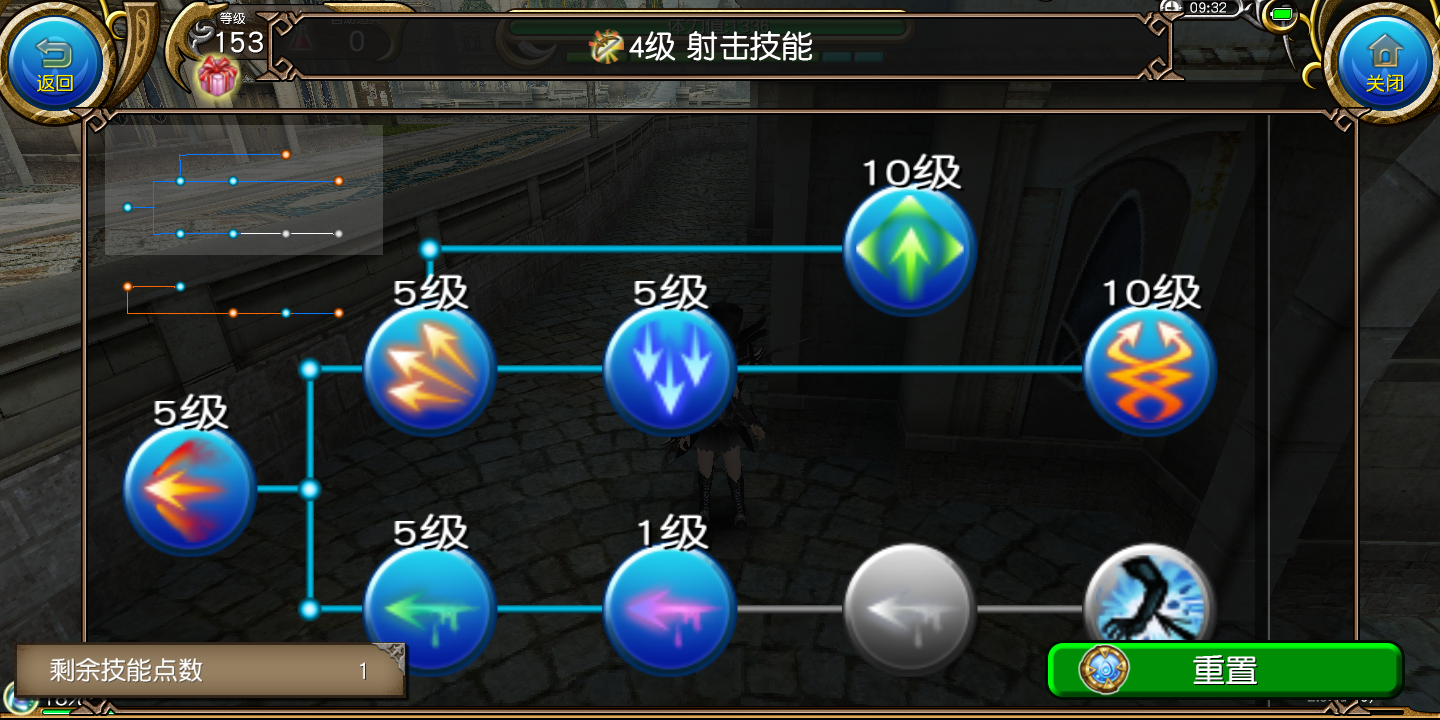Click the skill tree minimap overview
The width and height of the screenshot is (1440, 720).
coord(243,190)
